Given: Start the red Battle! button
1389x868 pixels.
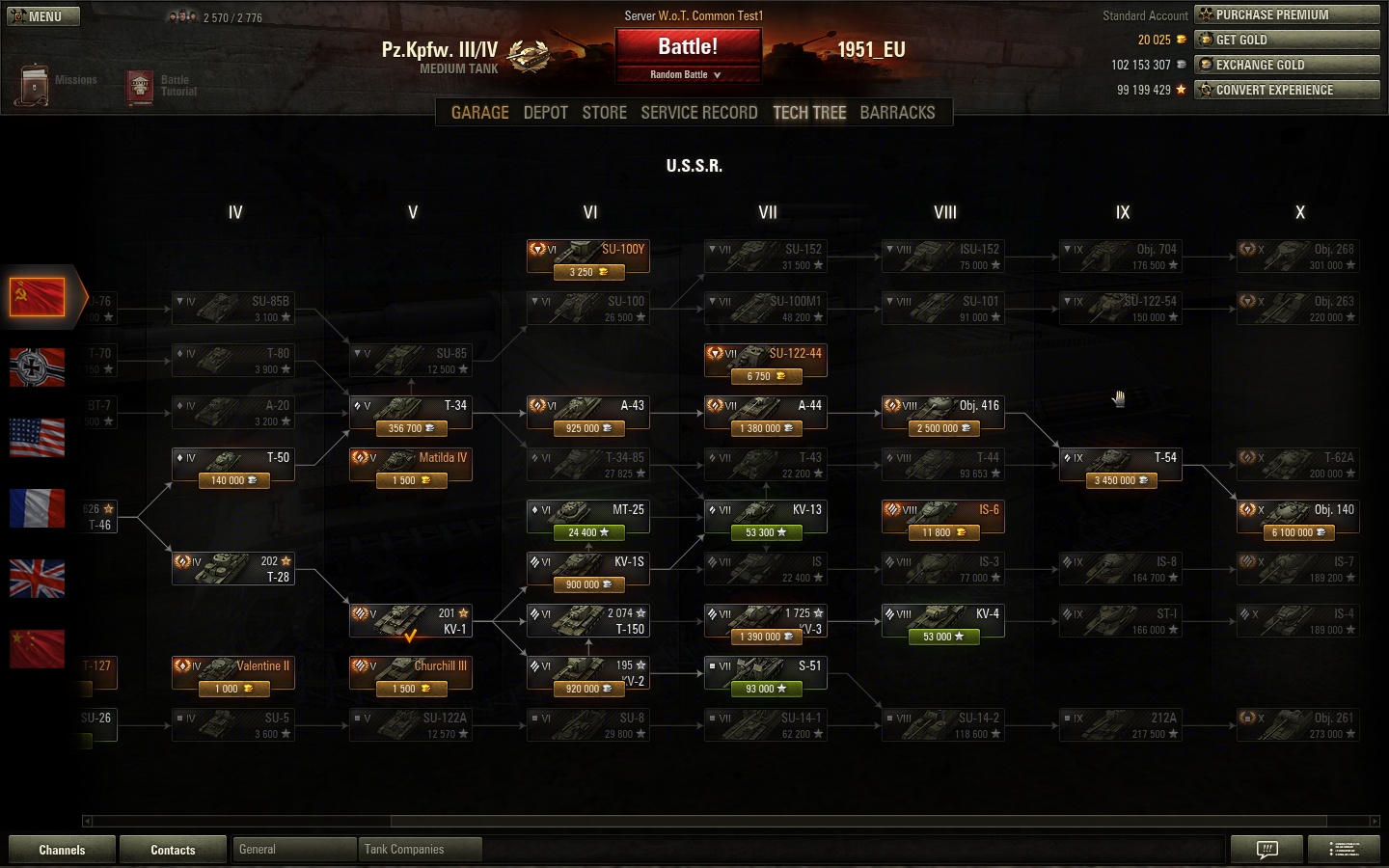Looking at the screenshot, I should pos(688,46).
